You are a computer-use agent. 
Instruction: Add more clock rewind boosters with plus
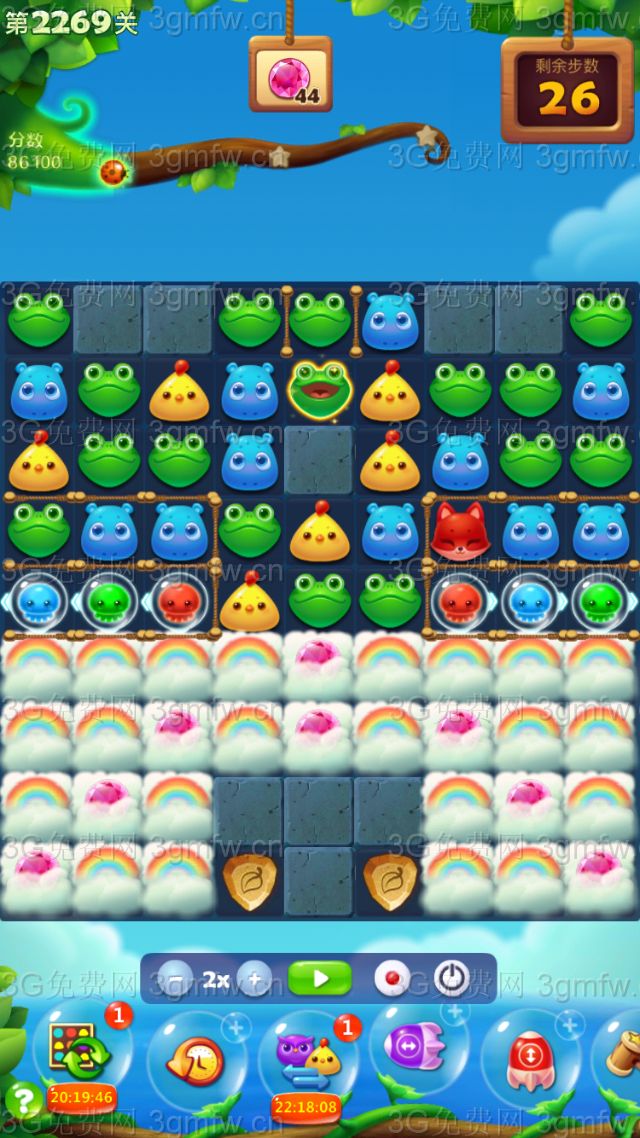(237, 1027)
